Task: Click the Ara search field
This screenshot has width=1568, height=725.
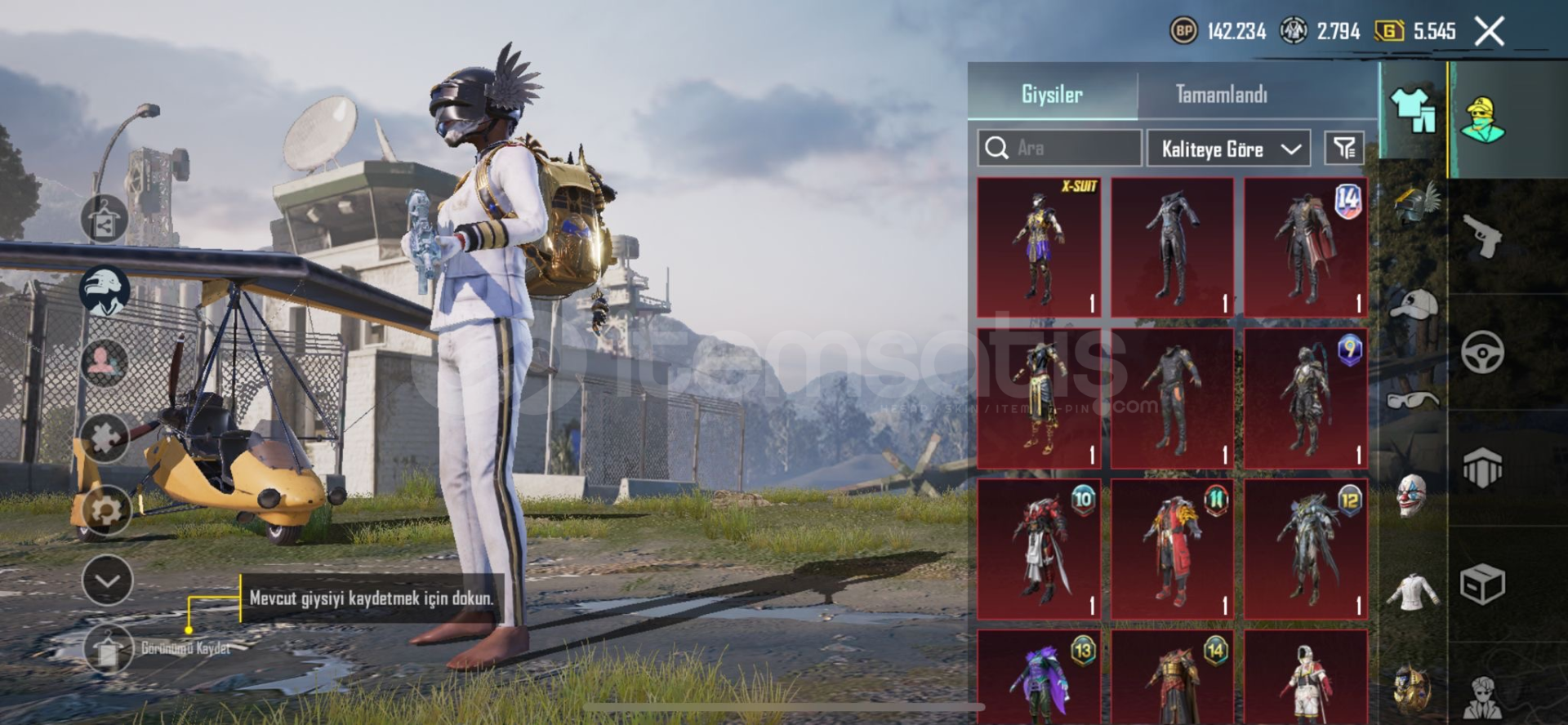Action: tap(1060, 148)
